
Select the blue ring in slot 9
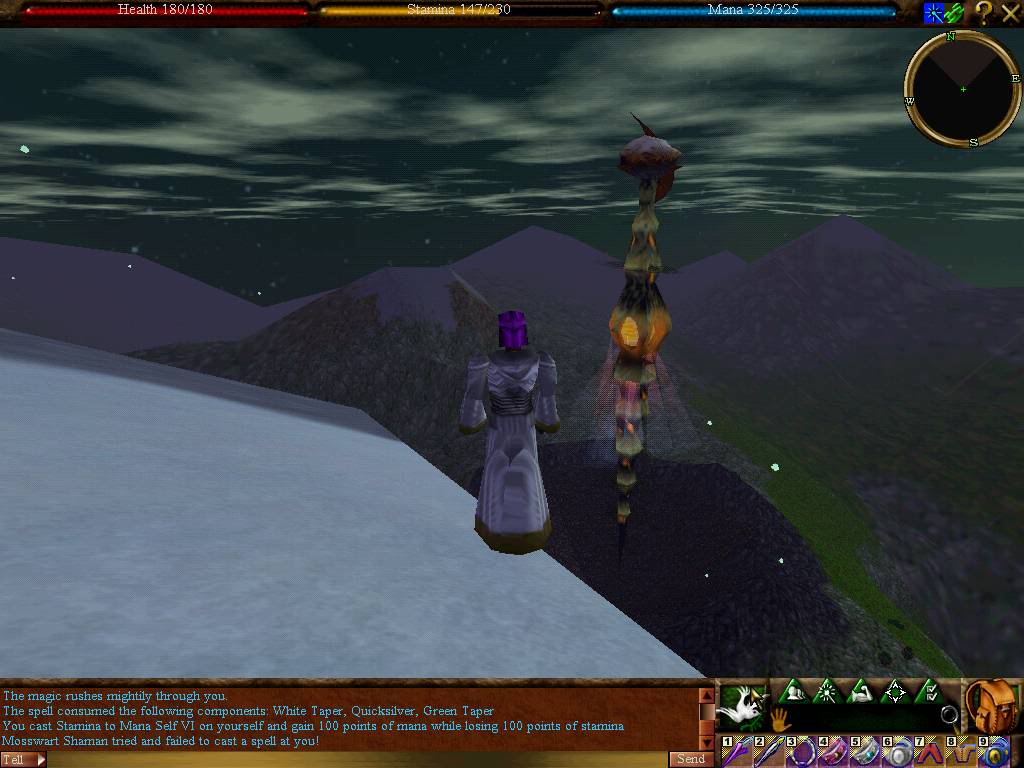click(x=993, y=752)
